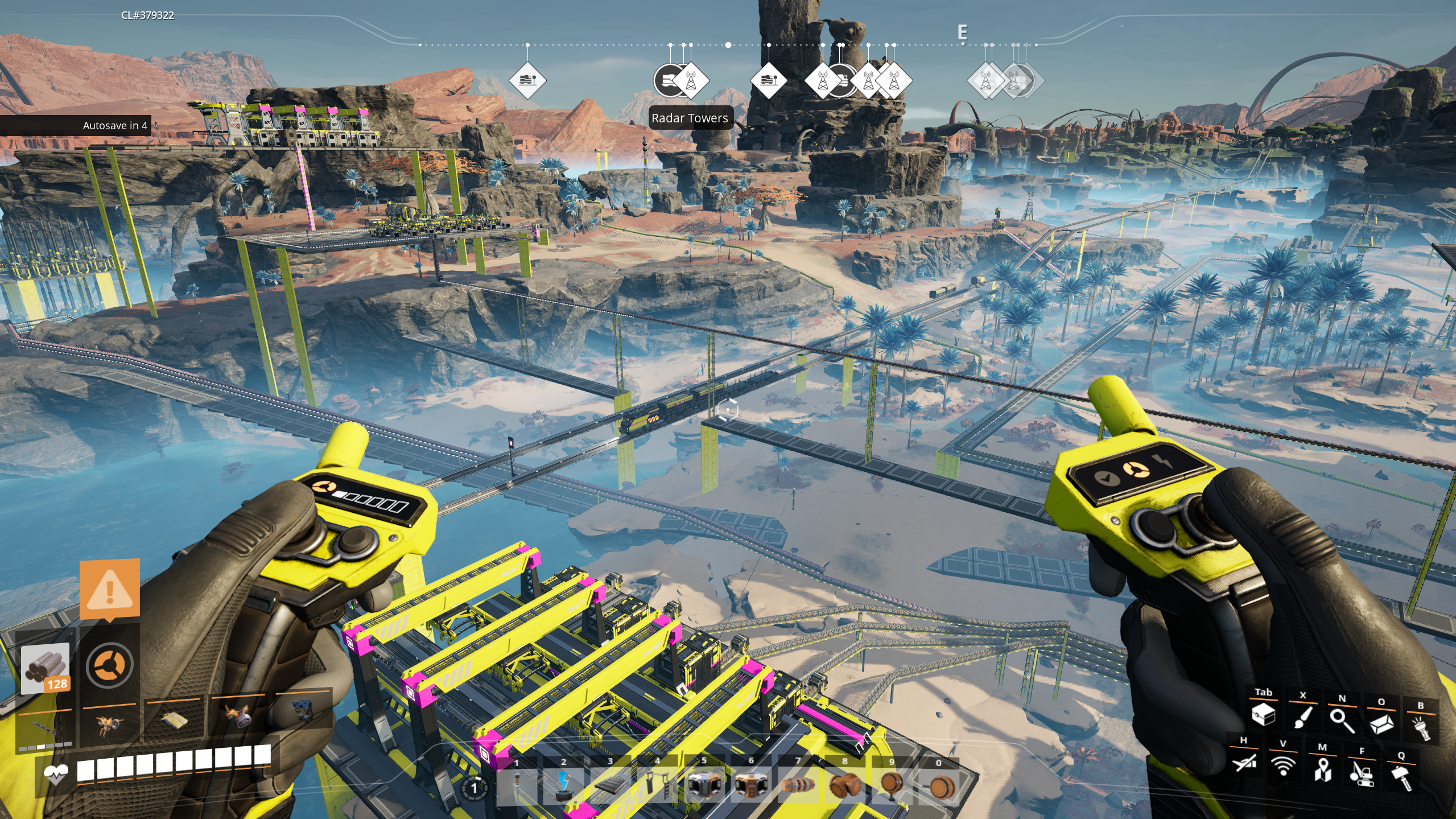This screenshot has height=819, width=1456.
Task: Pick the orange merger in hotbar slot 6
Action: point(750,786)
